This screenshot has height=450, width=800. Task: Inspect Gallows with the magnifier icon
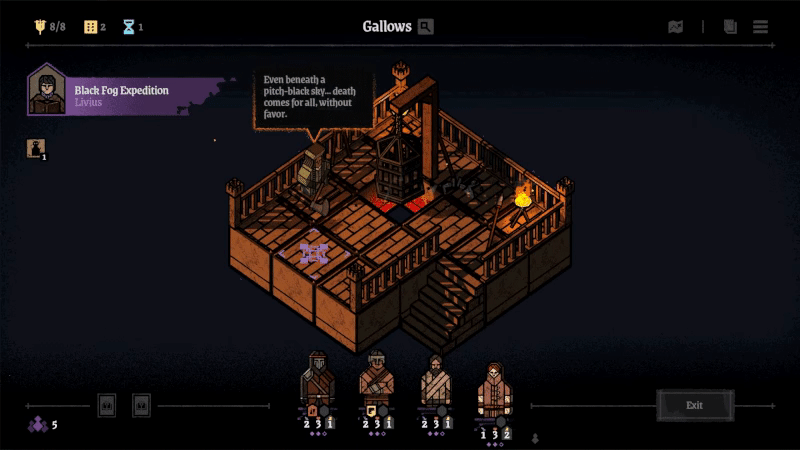[426, 27]
